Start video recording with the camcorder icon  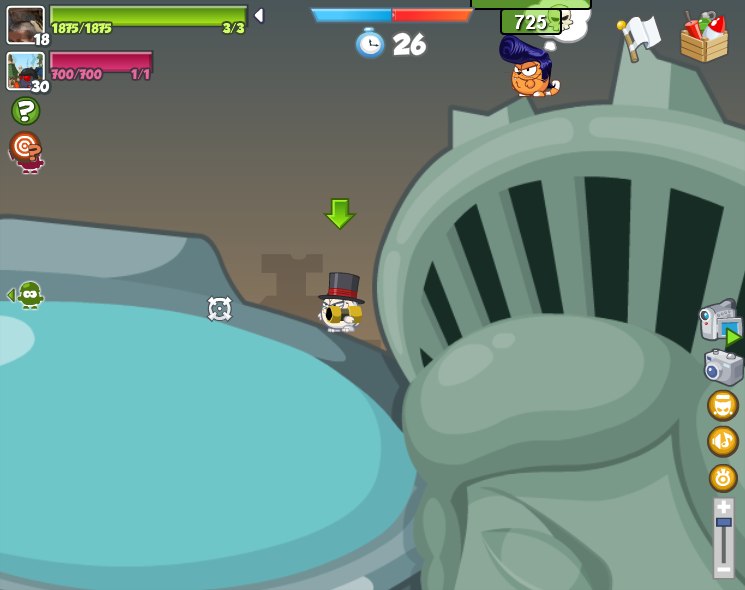click(x=719, y=322)
